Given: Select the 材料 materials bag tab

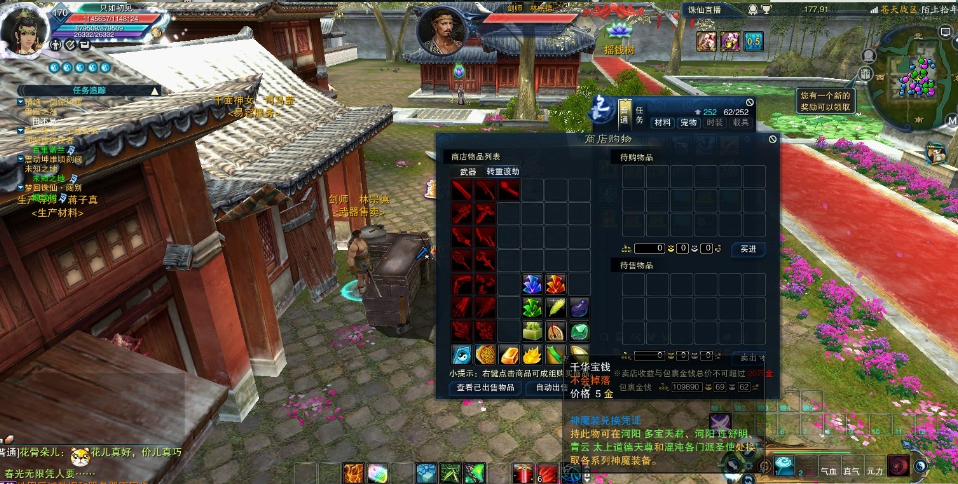Looking at the screenshot, I should pos(662,122).
